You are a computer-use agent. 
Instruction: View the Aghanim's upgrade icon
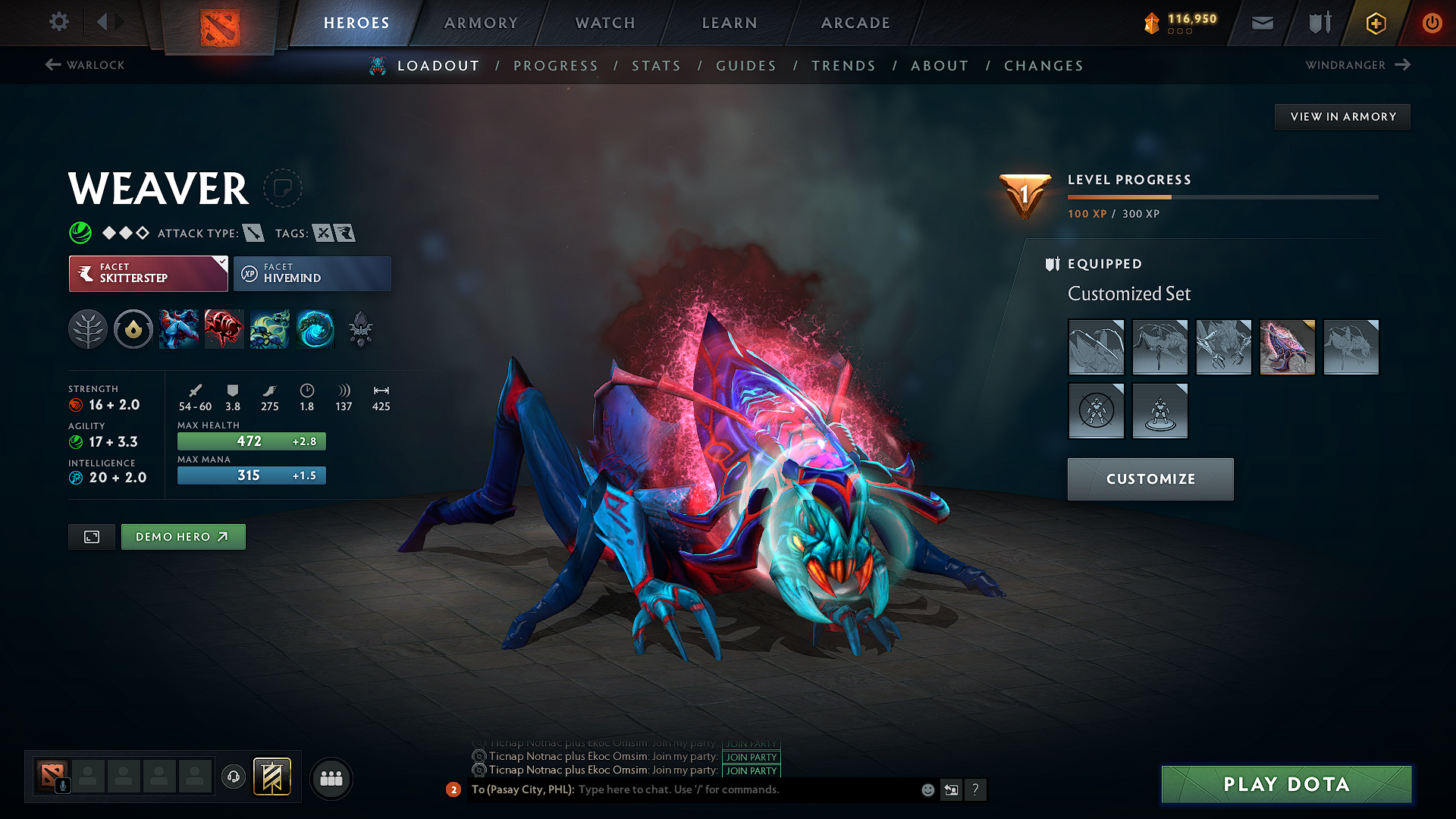coord(360,328)
